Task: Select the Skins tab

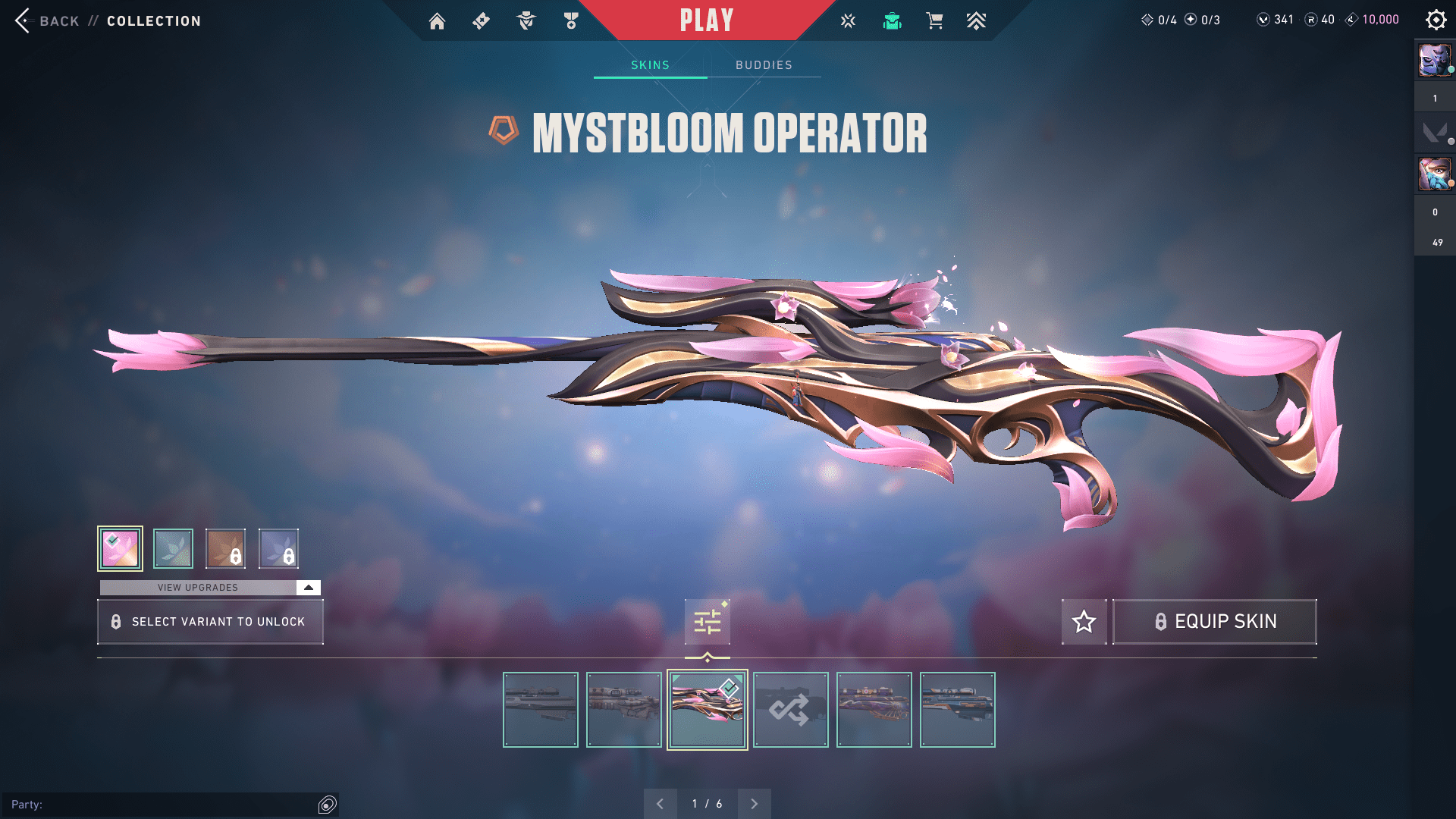Action: (650, 65)
